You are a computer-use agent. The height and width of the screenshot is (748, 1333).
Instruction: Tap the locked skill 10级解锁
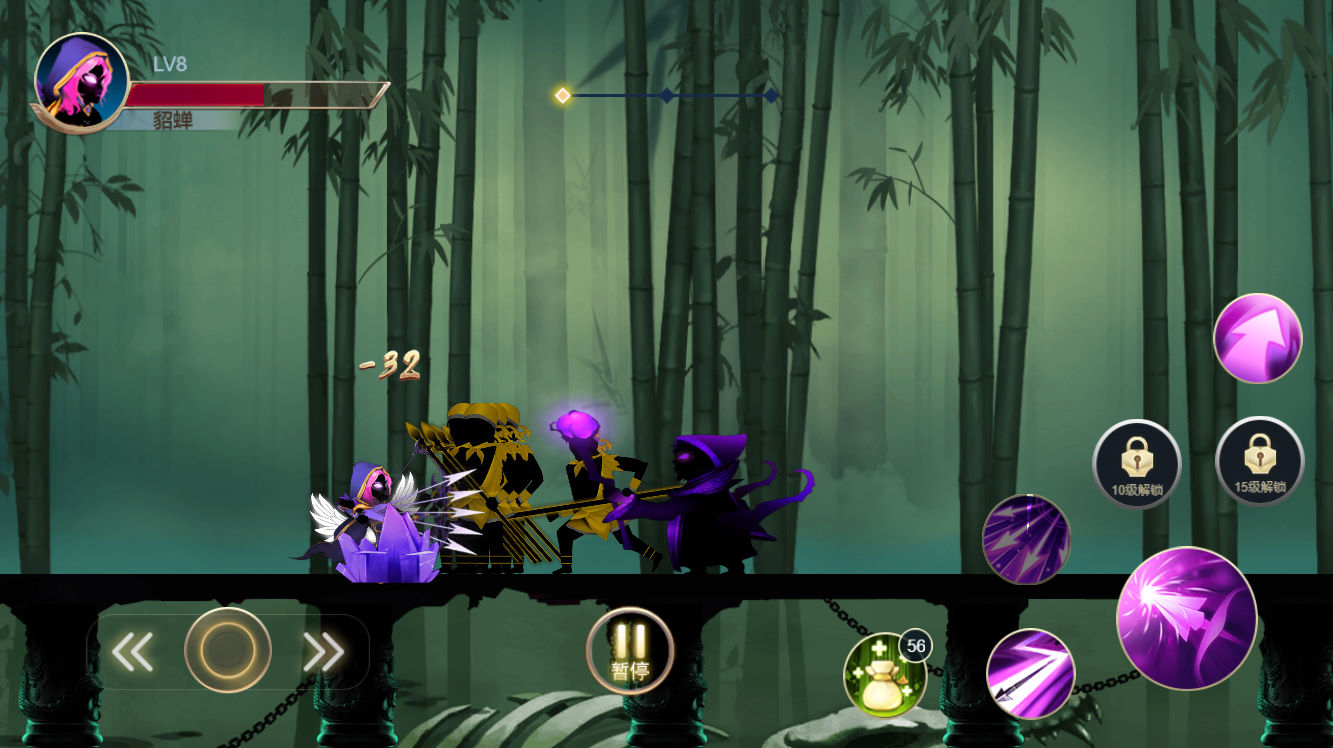[1137, 463]
